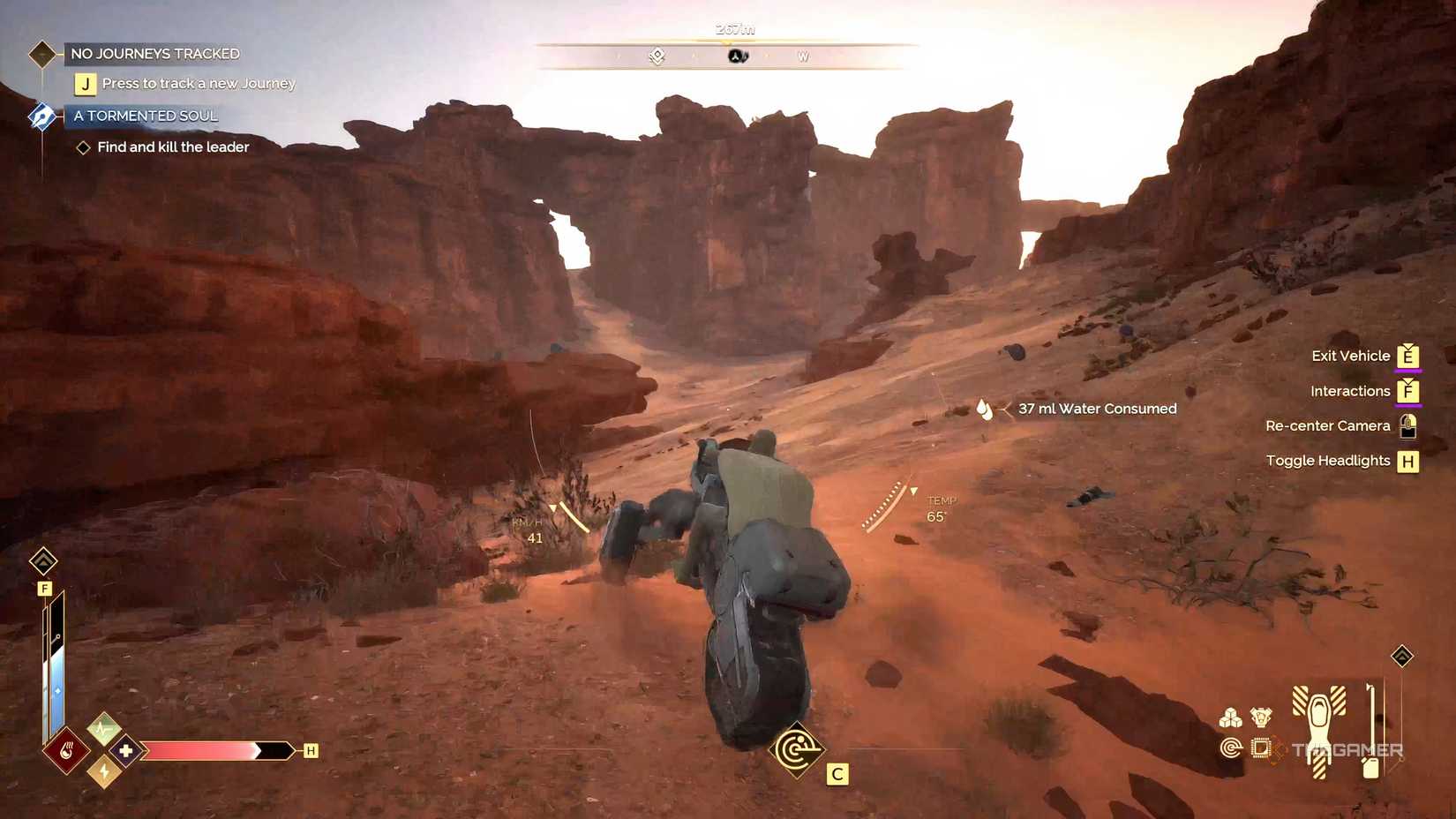Expand the vehicle panel chevron diamond

(1401, 657)
